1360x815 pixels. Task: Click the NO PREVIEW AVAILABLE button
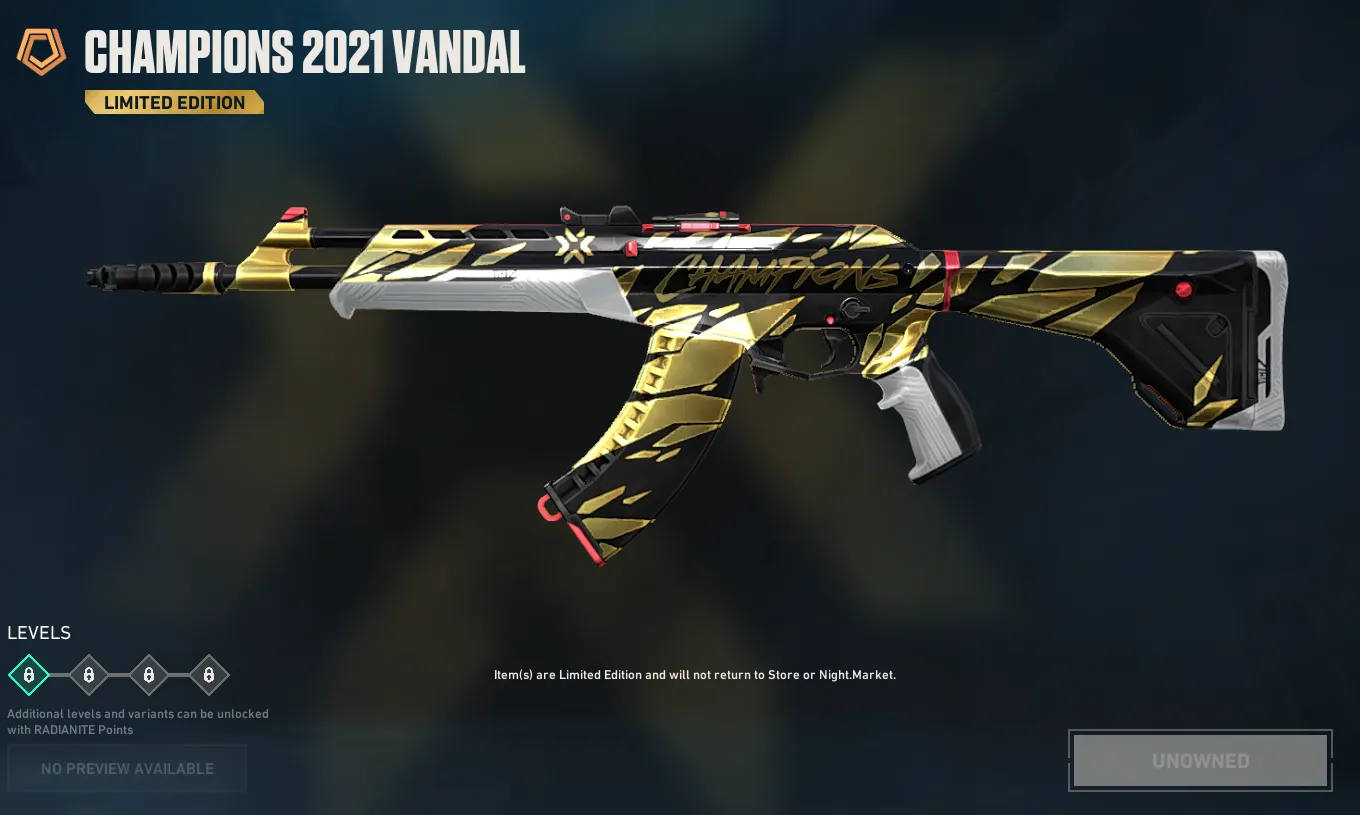tap(127, 769)
